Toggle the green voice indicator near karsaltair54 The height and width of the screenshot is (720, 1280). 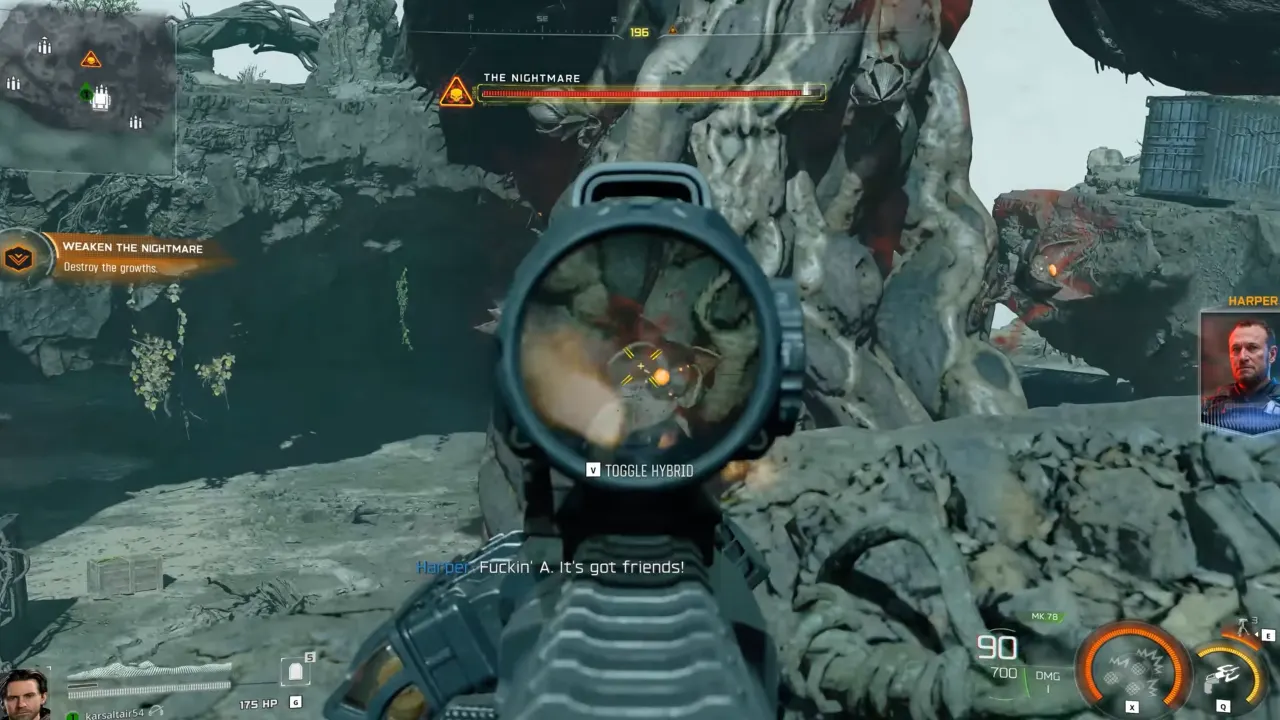coord(72,714)
